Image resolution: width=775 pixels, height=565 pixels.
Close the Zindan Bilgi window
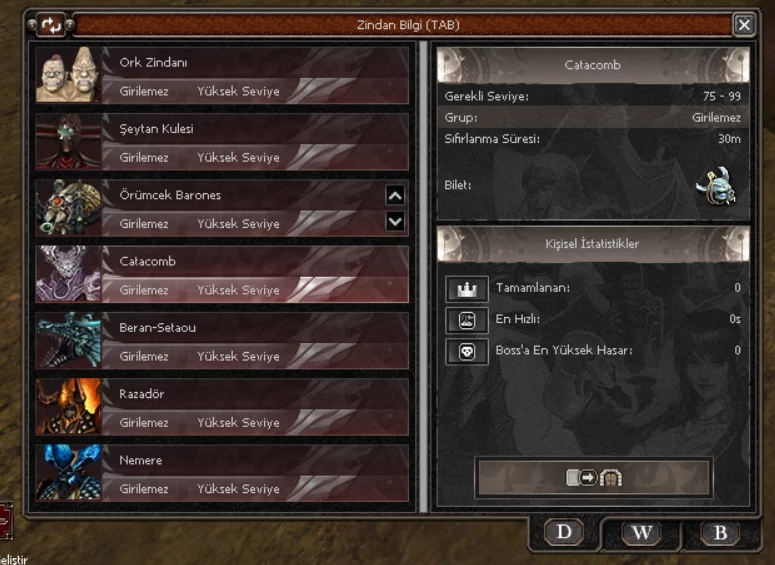pyautogui.click(x=743, y=25)
